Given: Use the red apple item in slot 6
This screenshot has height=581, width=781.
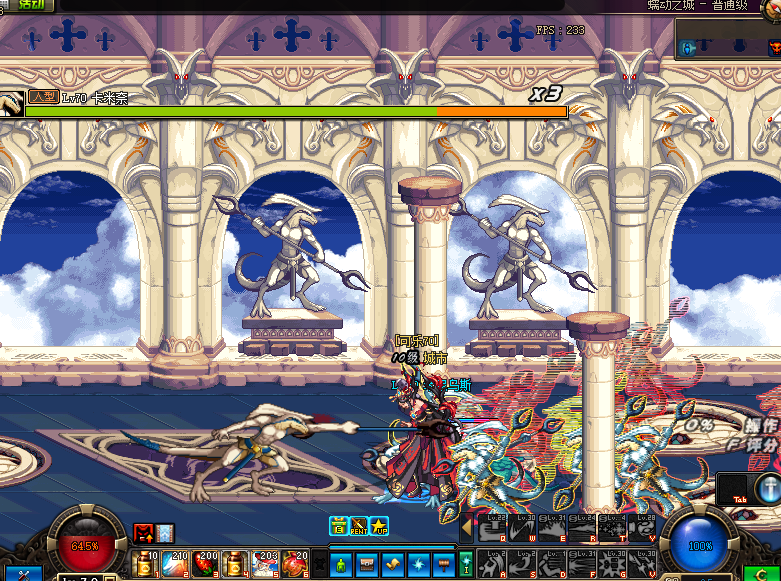Looking at the screenshot, I should (294, 564).
